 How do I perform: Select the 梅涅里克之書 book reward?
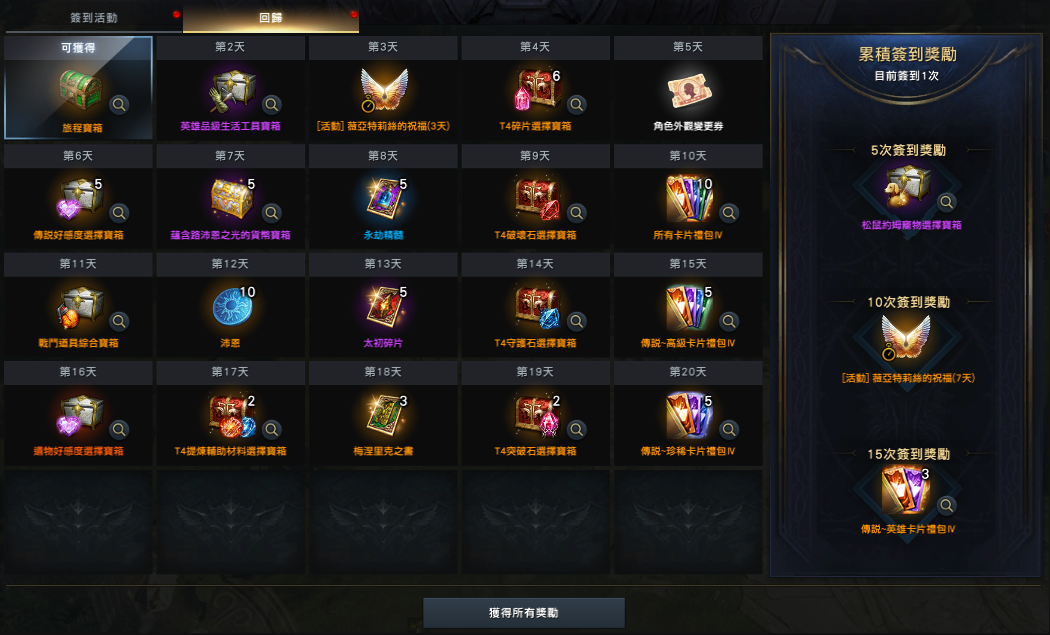point(382,414)
